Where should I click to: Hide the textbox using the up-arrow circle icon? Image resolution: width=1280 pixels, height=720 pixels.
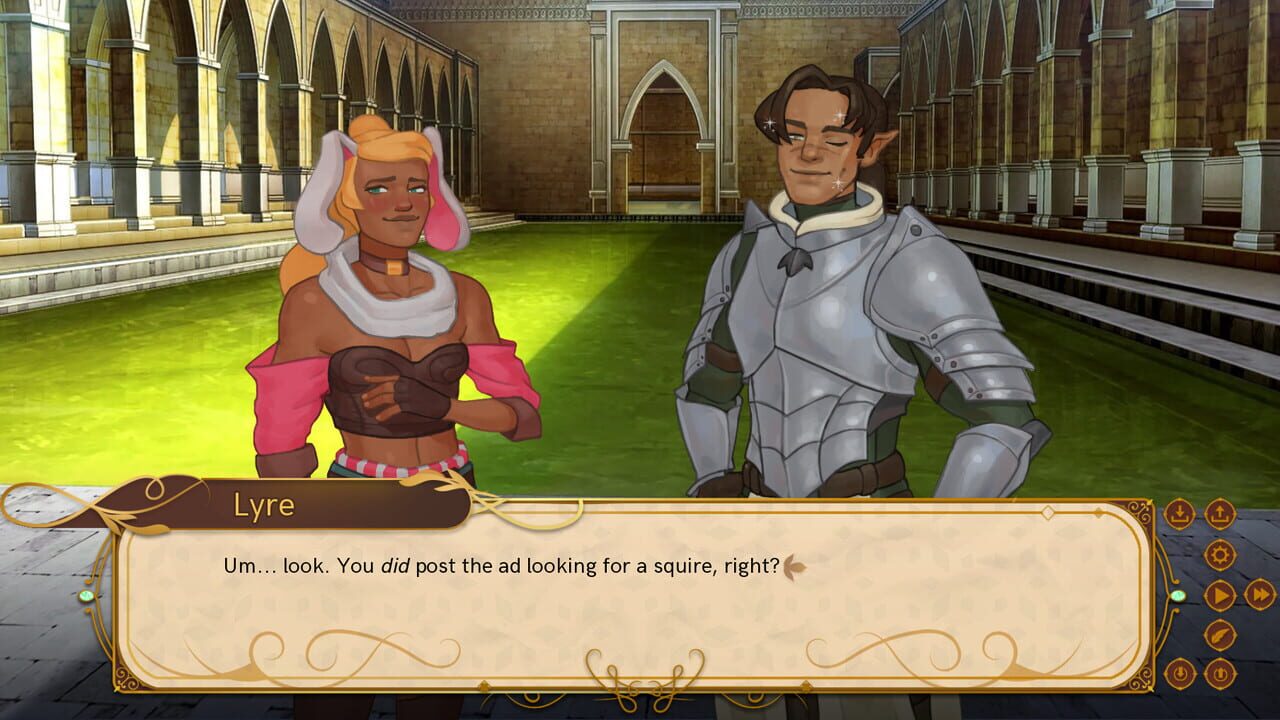[1219, 673]
